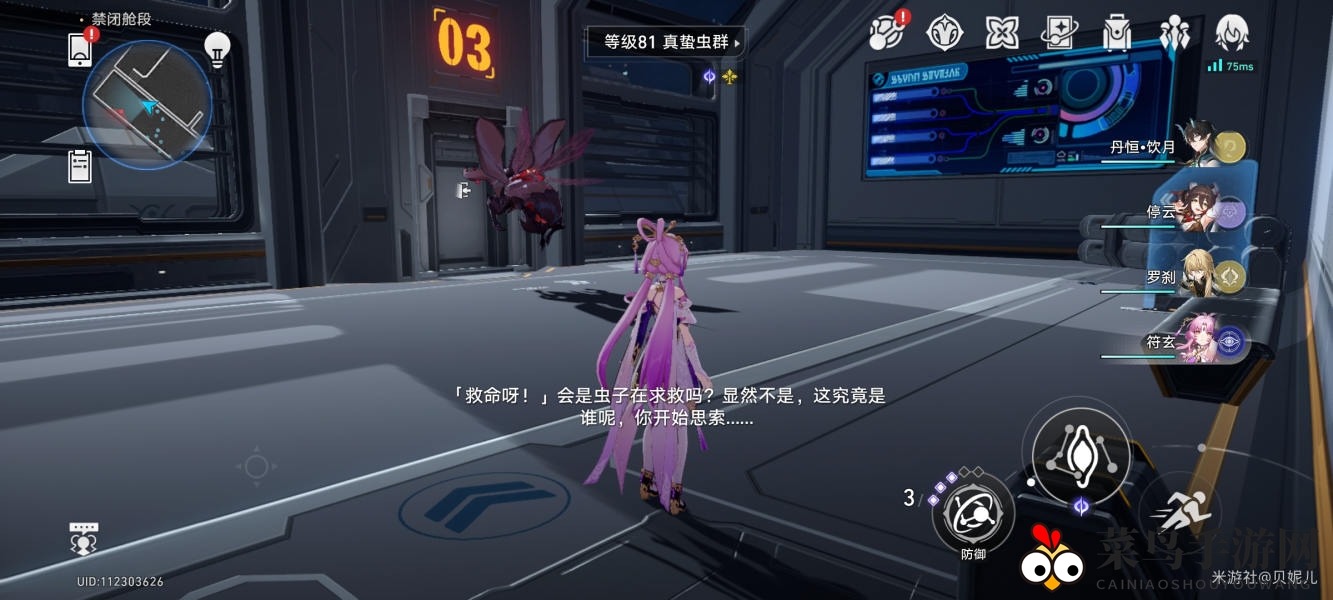The width and height of the screenshot is (1333, 600).
Task: Open the star card warp icon
Action: (x=1059, y=33)
